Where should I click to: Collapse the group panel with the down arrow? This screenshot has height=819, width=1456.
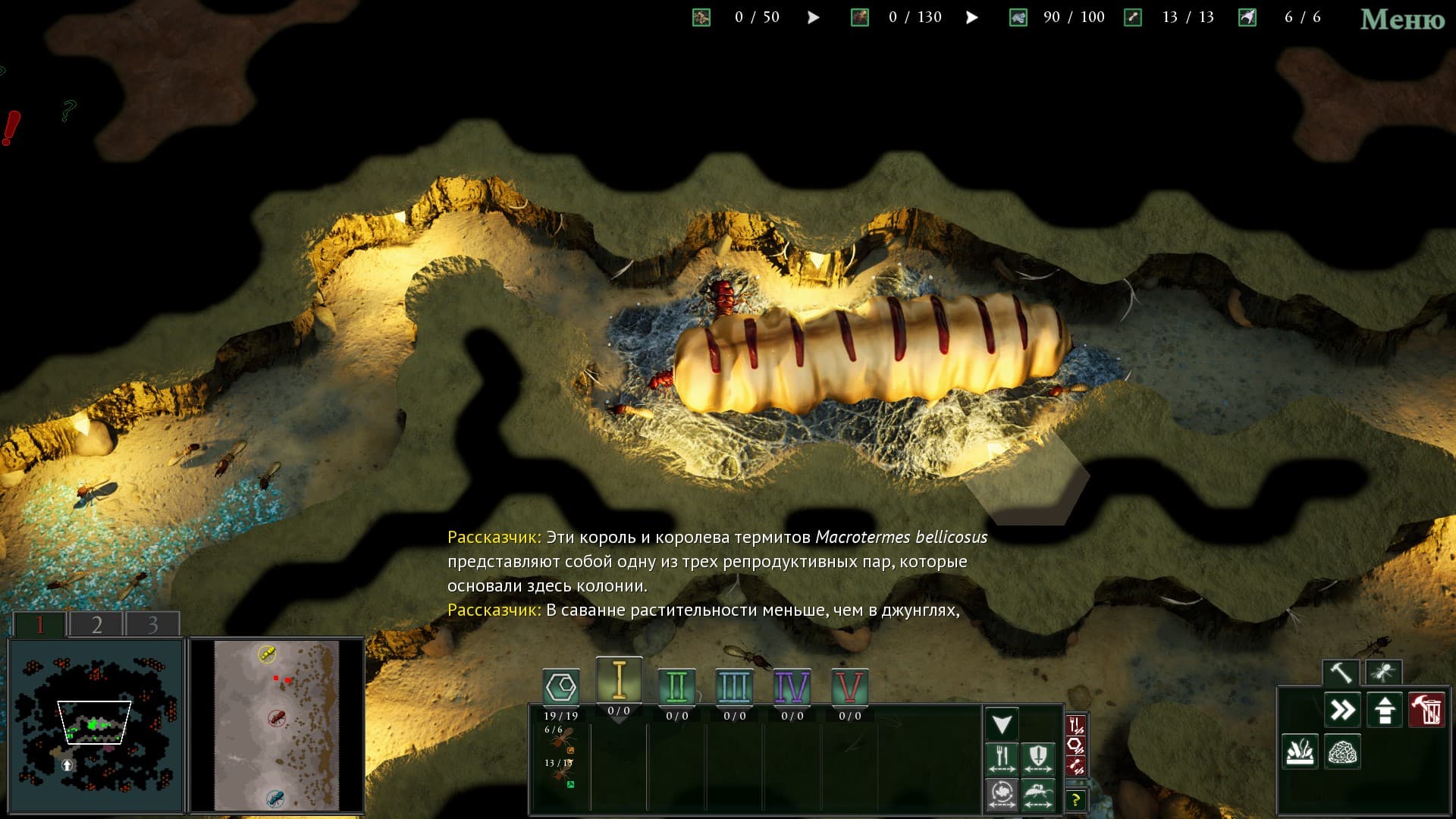[1002, 724]
